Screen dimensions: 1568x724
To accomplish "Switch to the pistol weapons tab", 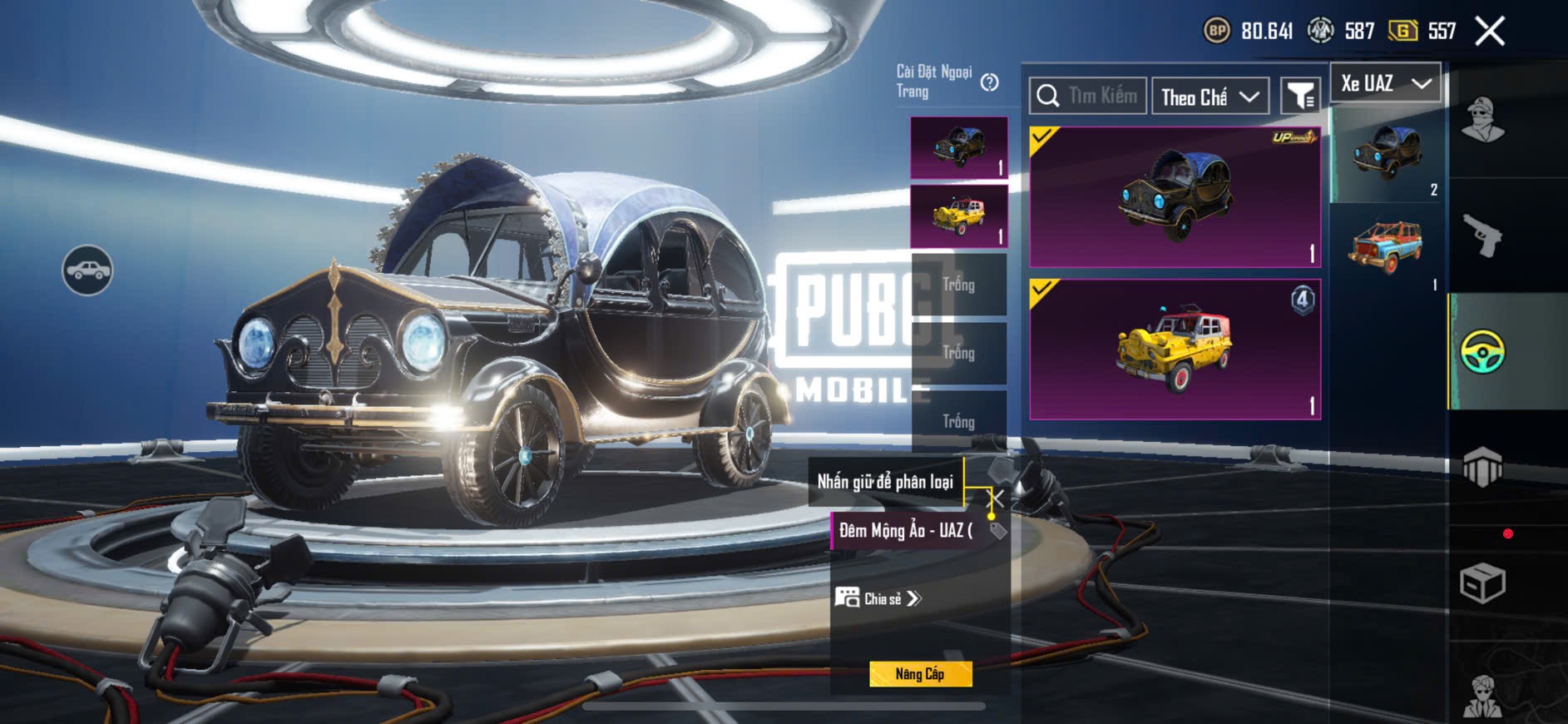I will tap(1482, 237).
